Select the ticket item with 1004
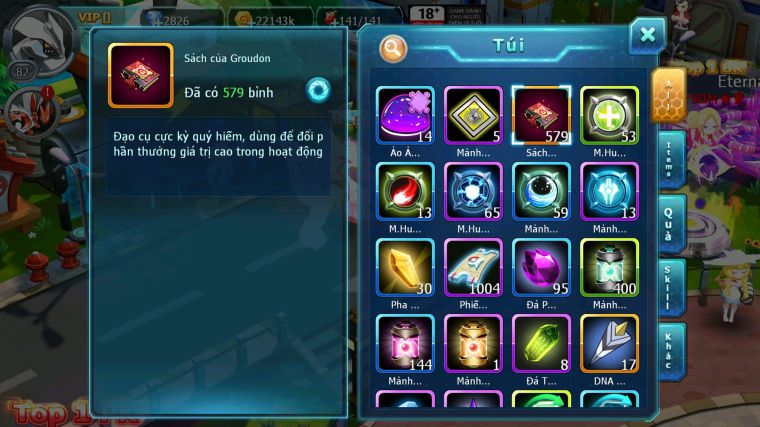Image resolution: width=760 pixels, height=427 pixels. [x=473, y=267]
